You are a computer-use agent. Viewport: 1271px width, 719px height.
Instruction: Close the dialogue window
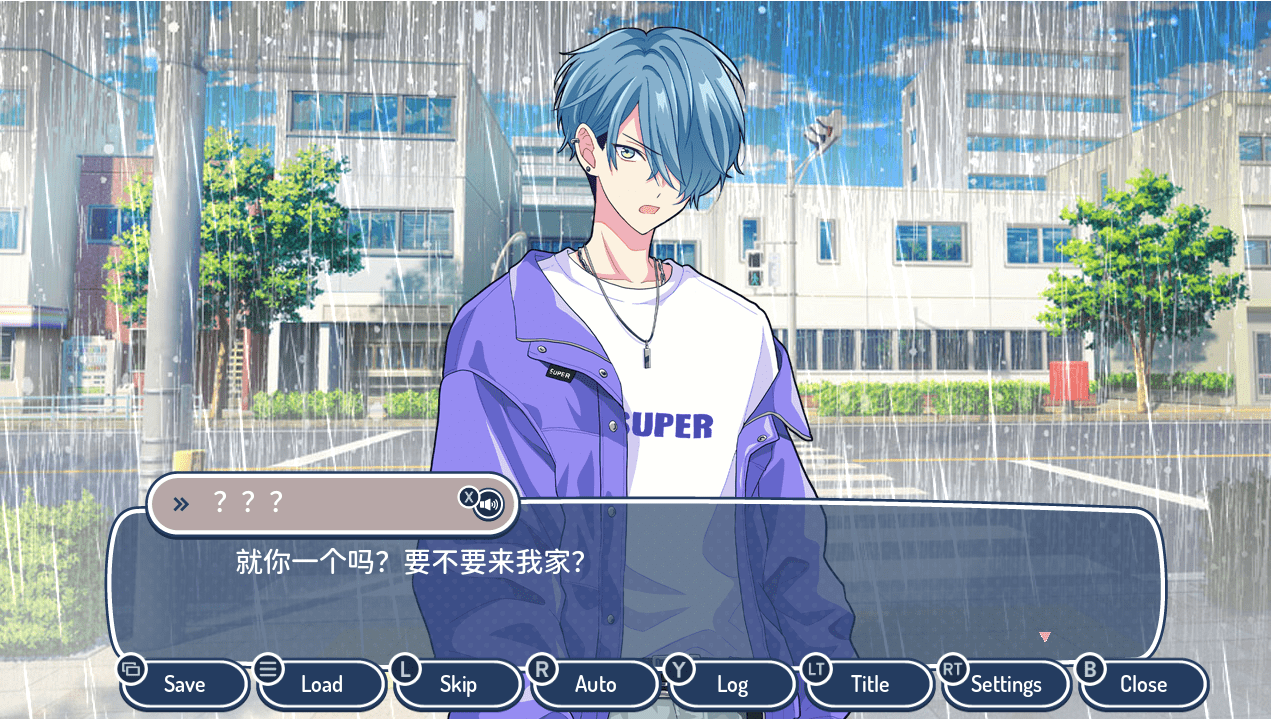coord(1143,685)
